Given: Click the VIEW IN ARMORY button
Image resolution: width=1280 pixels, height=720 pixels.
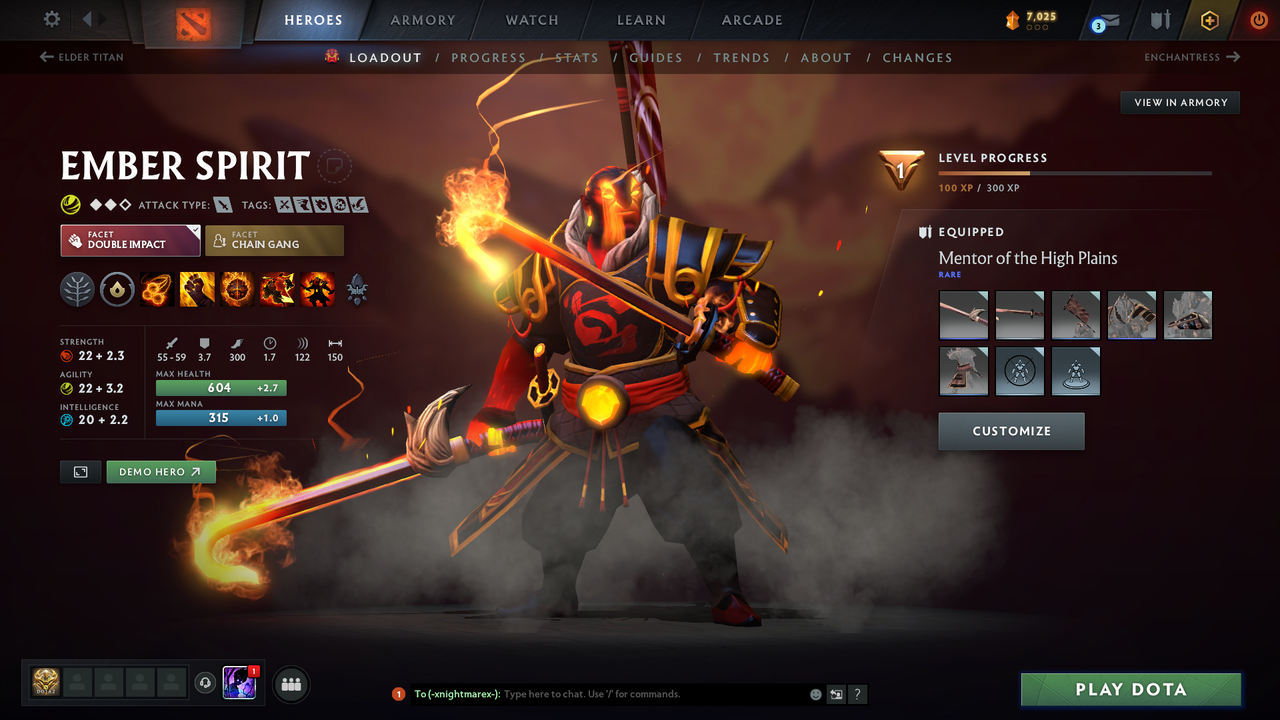Looking at the screenshot, I should (1179, 102).
